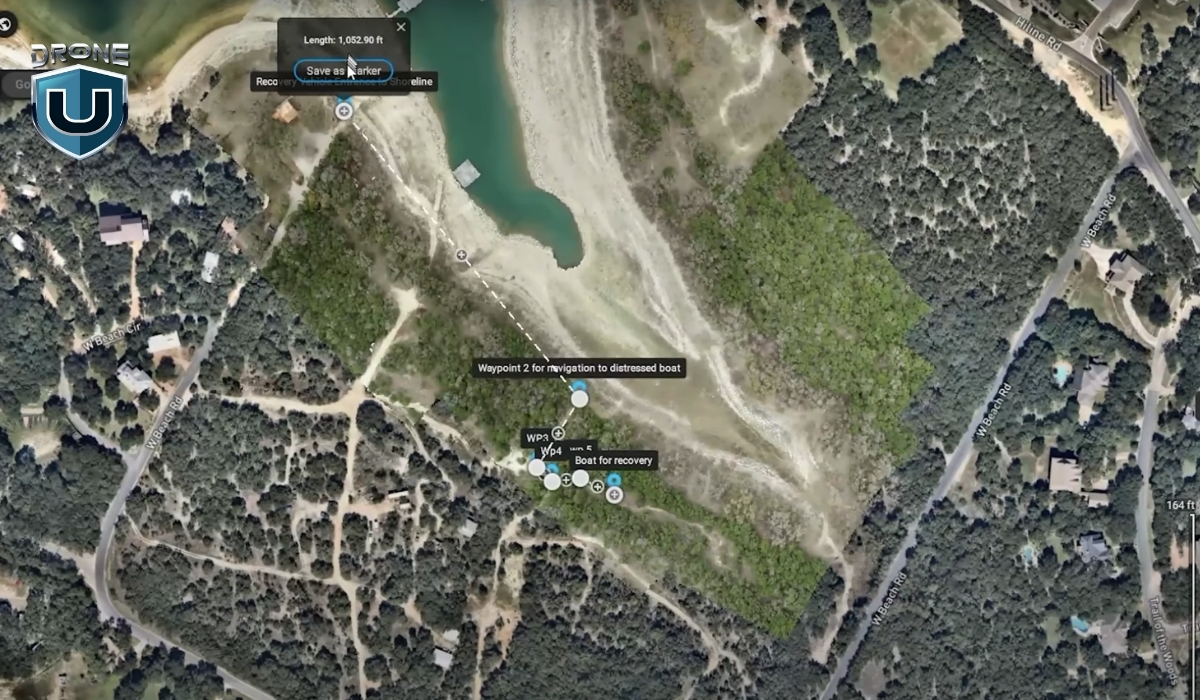
Task: Close the Length measurement popup
Action: pyautogui.click(x=401, y=27)
